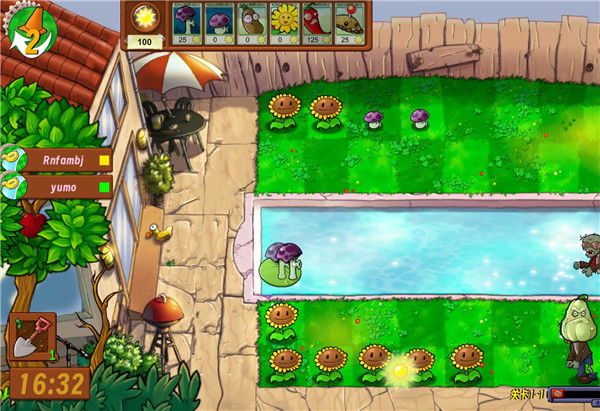Collect the glowing sun on the lawn
The image size is (600, 411).
(x=400, y=370)
